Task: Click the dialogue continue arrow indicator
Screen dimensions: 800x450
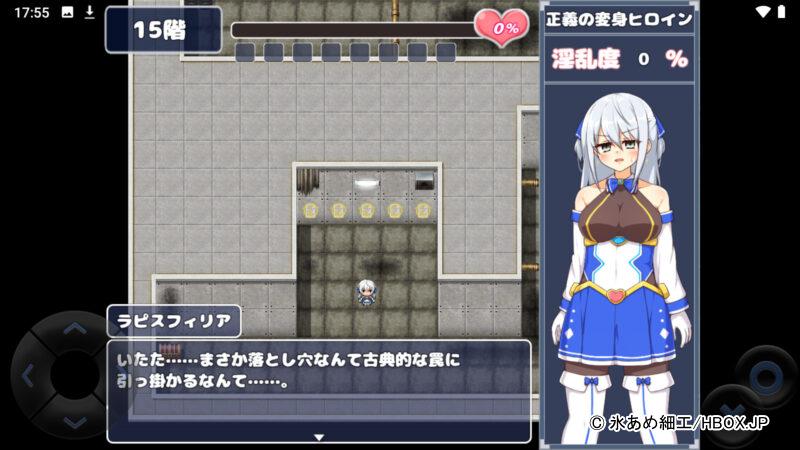Action: coord(319,437)
